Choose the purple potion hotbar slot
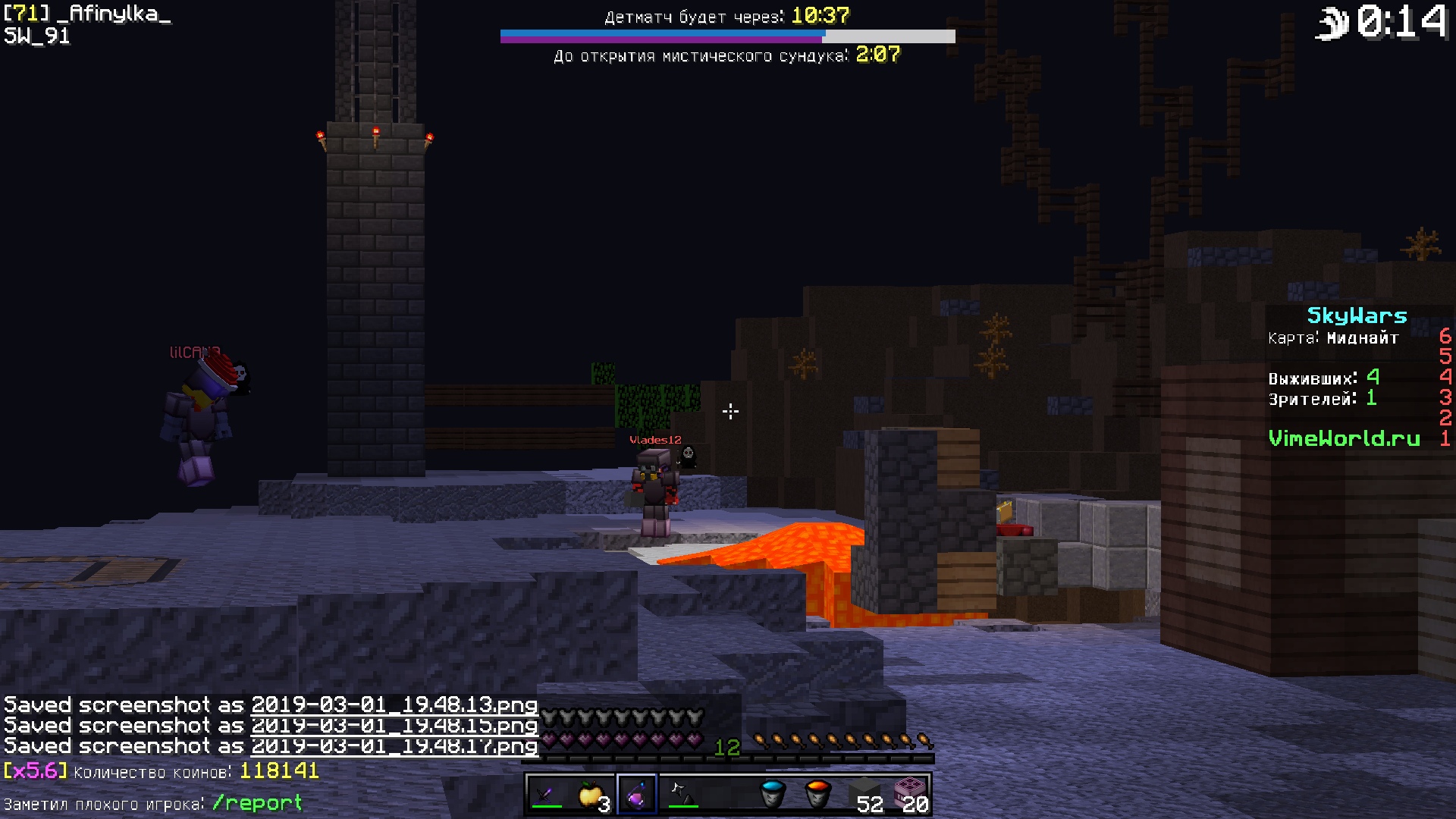The height and width of the screenshot is (819, 1456). [x=637, y=795]
